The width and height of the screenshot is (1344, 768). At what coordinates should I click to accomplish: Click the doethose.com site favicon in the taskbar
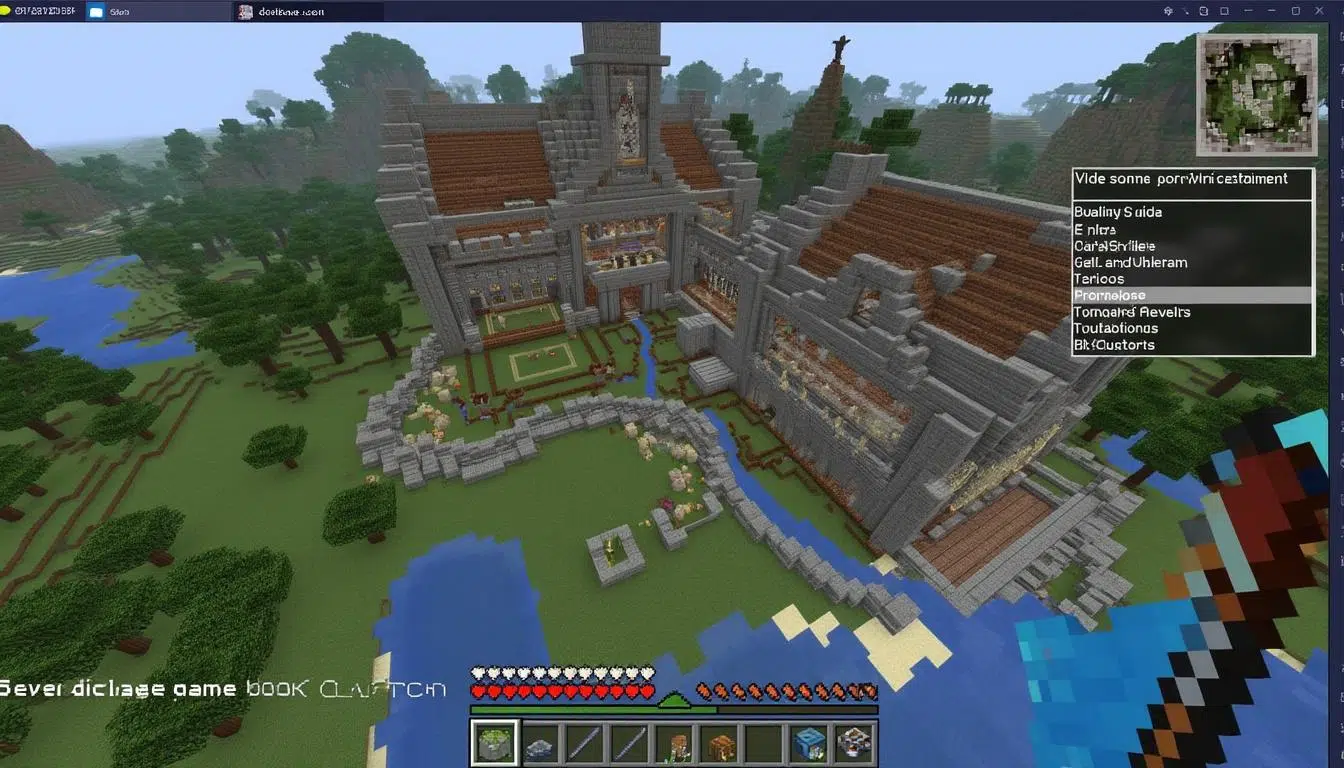tap(246, 11)
